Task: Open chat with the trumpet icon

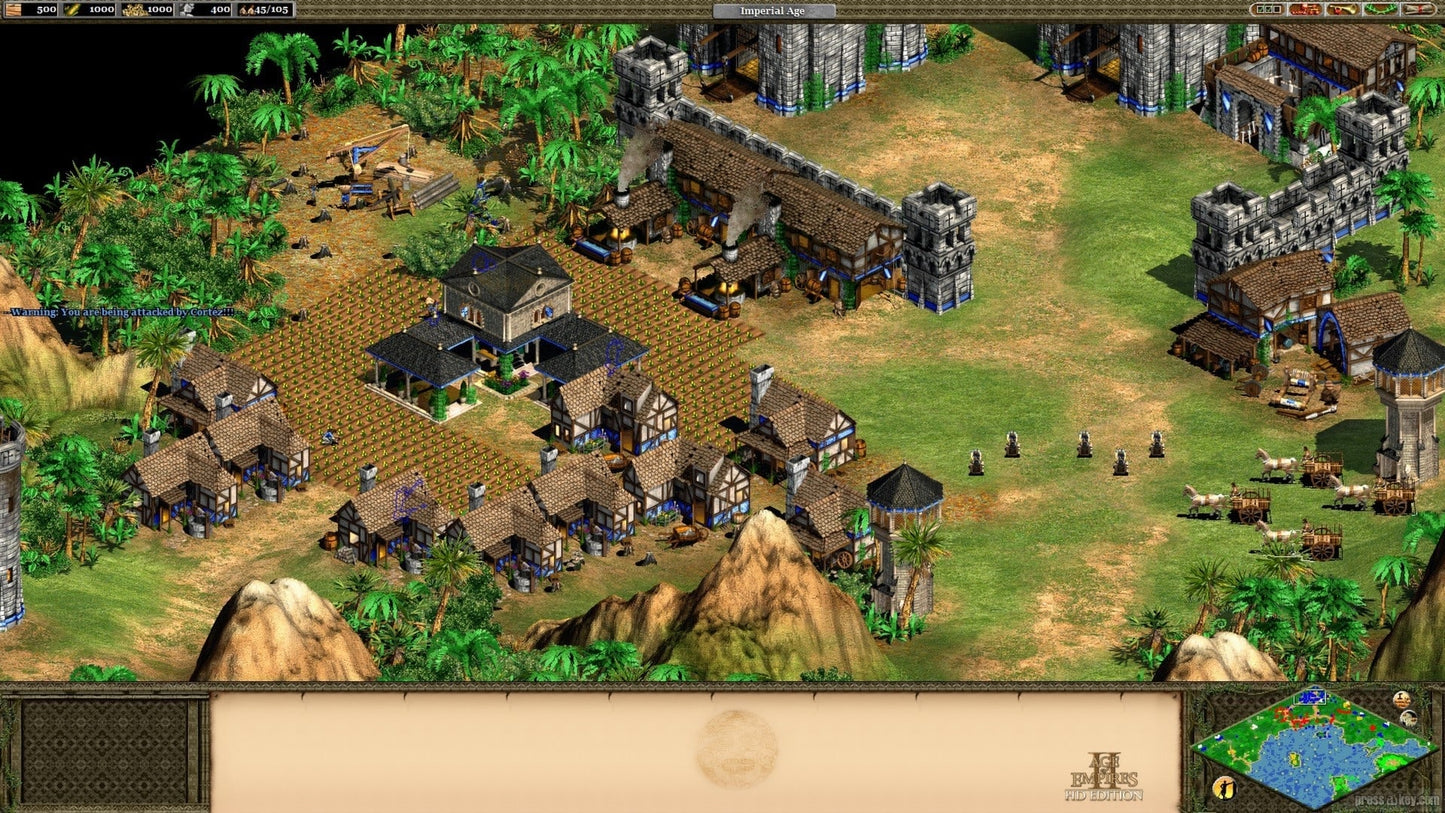Action: coord(1342,9)
